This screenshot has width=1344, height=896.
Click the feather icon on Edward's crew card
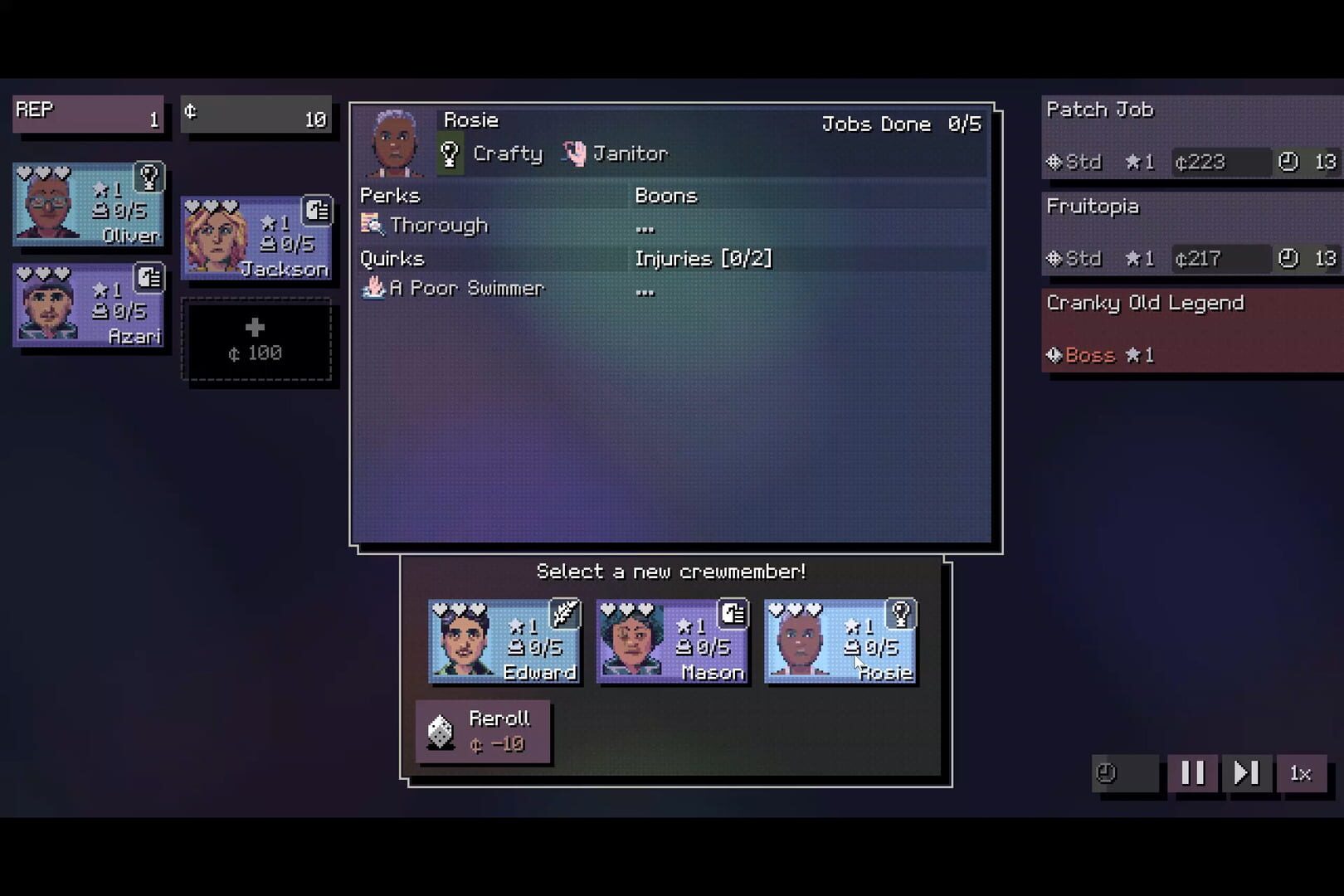pyautogui.click(x=564, y=612)
